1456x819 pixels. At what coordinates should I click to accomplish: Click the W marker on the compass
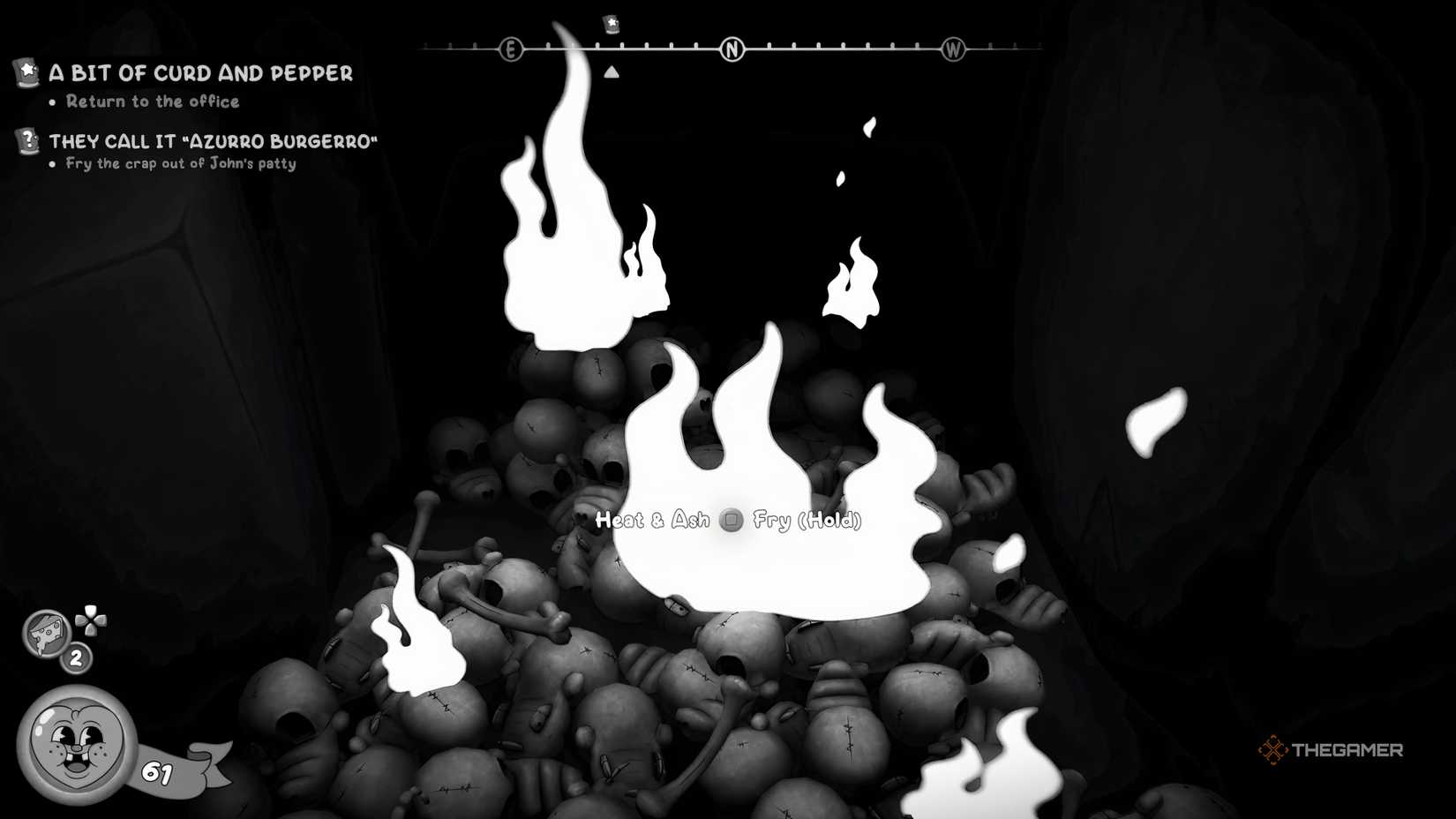pyautogui.click(x=953, y=50)
